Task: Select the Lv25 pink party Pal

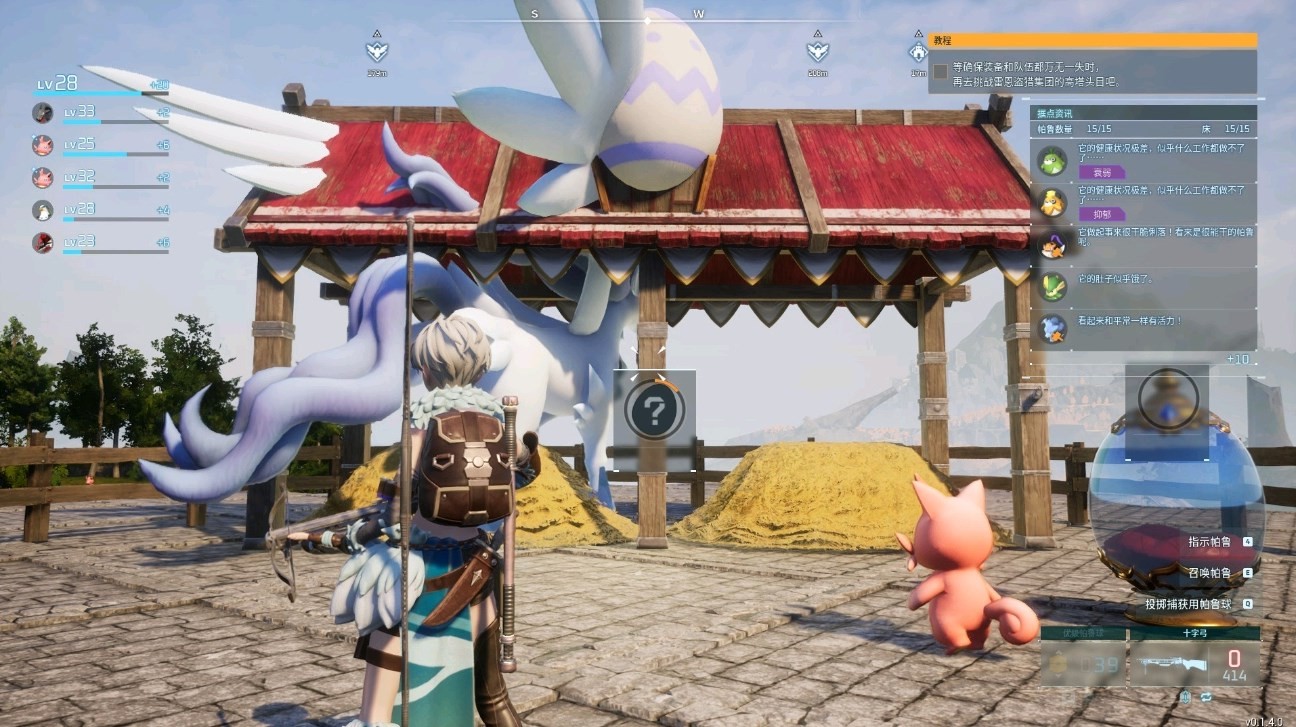Action: (43, 145)
